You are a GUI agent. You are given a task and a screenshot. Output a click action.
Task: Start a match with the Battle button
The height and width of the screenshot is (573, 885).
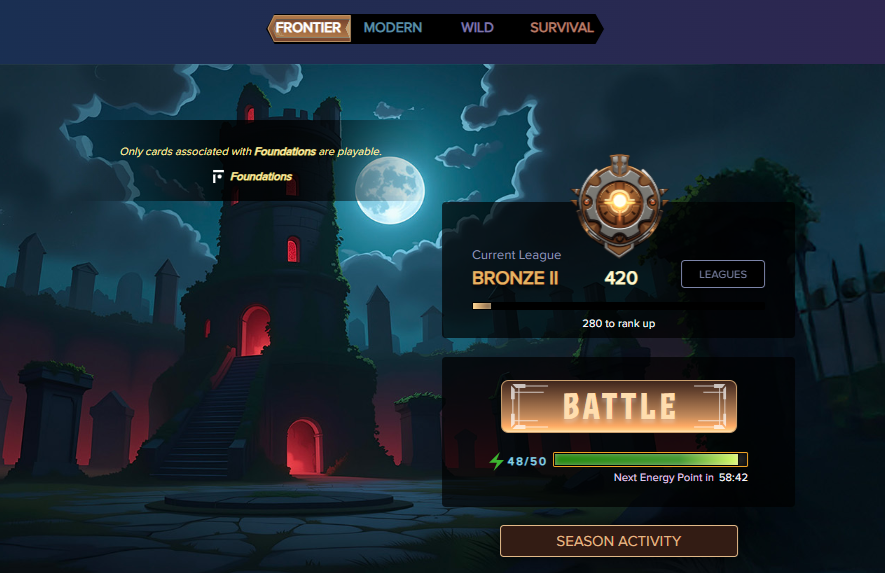619,406
